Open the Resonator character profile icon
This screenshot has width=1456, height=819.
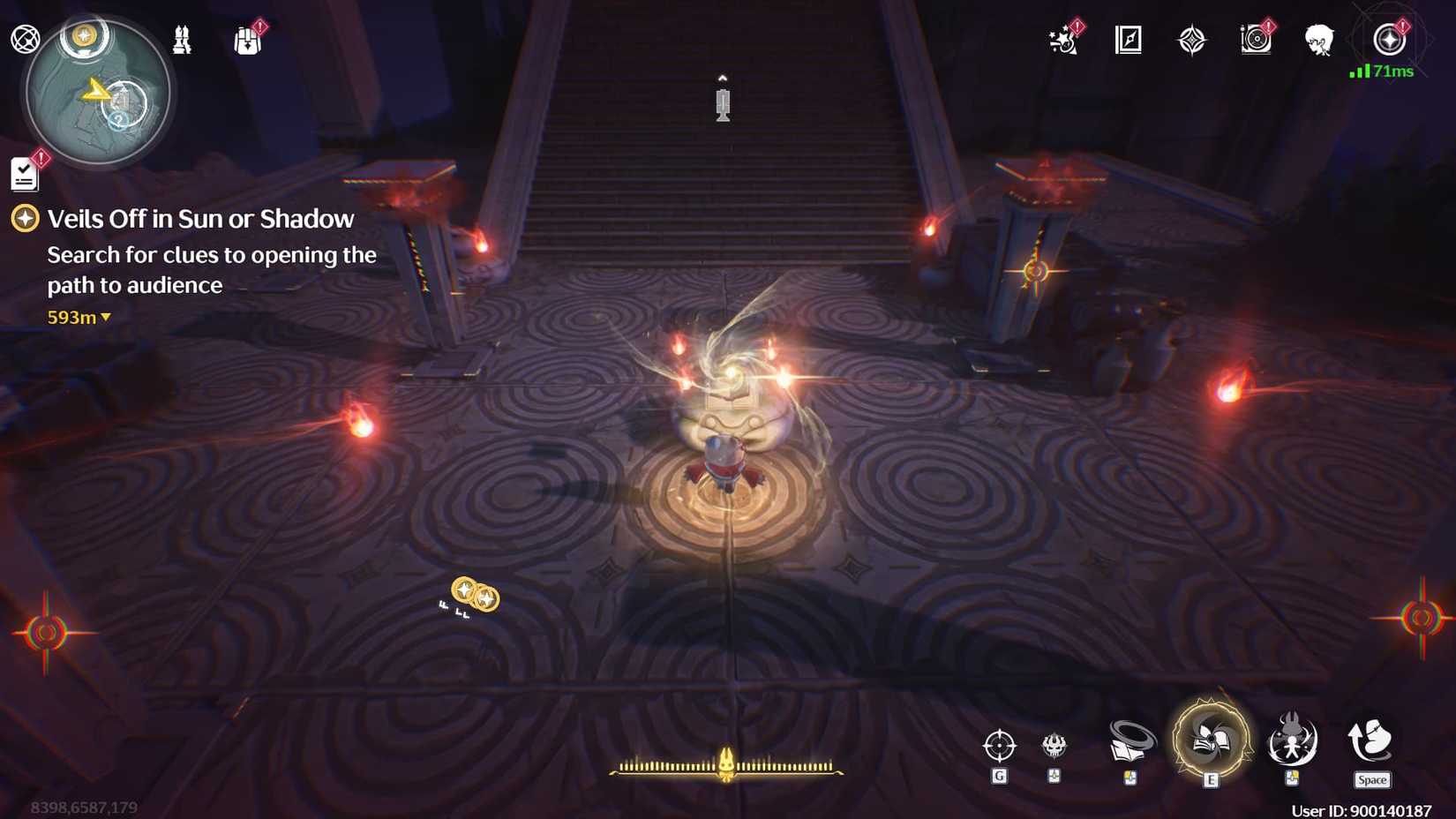tap(1317, 39)
